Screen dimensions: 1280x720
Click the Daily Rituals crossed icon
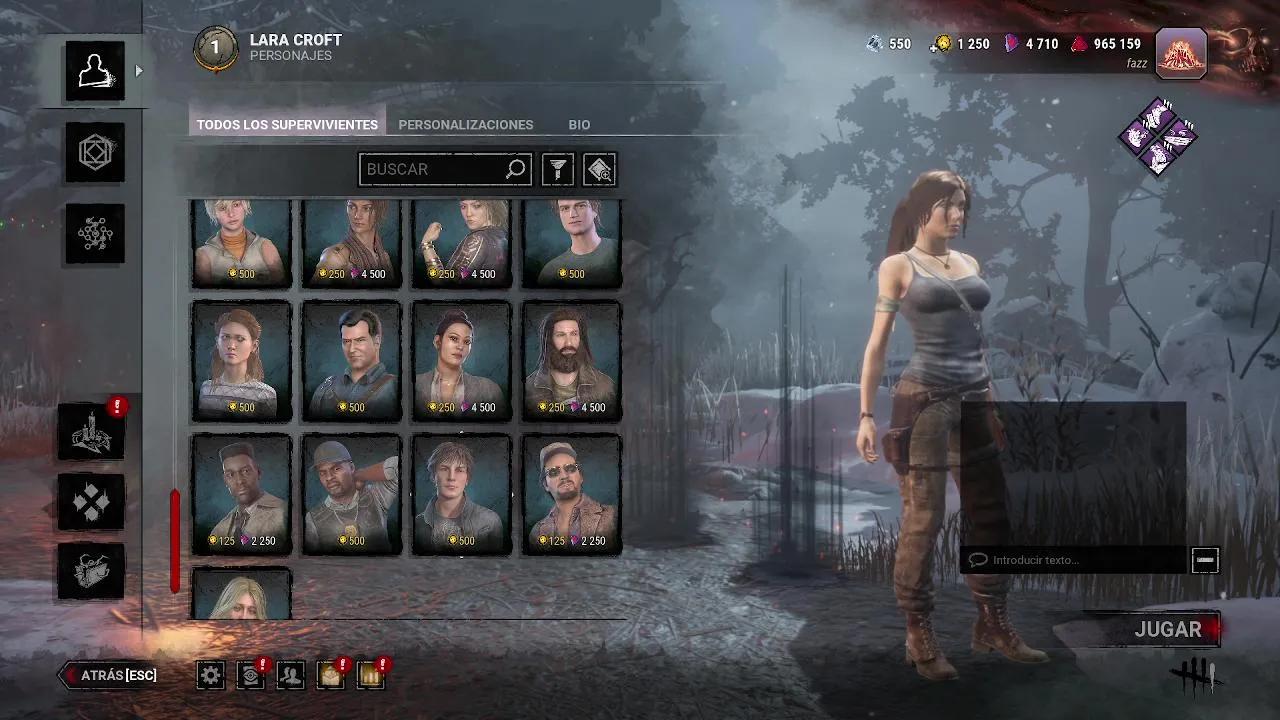coord(91,501)
